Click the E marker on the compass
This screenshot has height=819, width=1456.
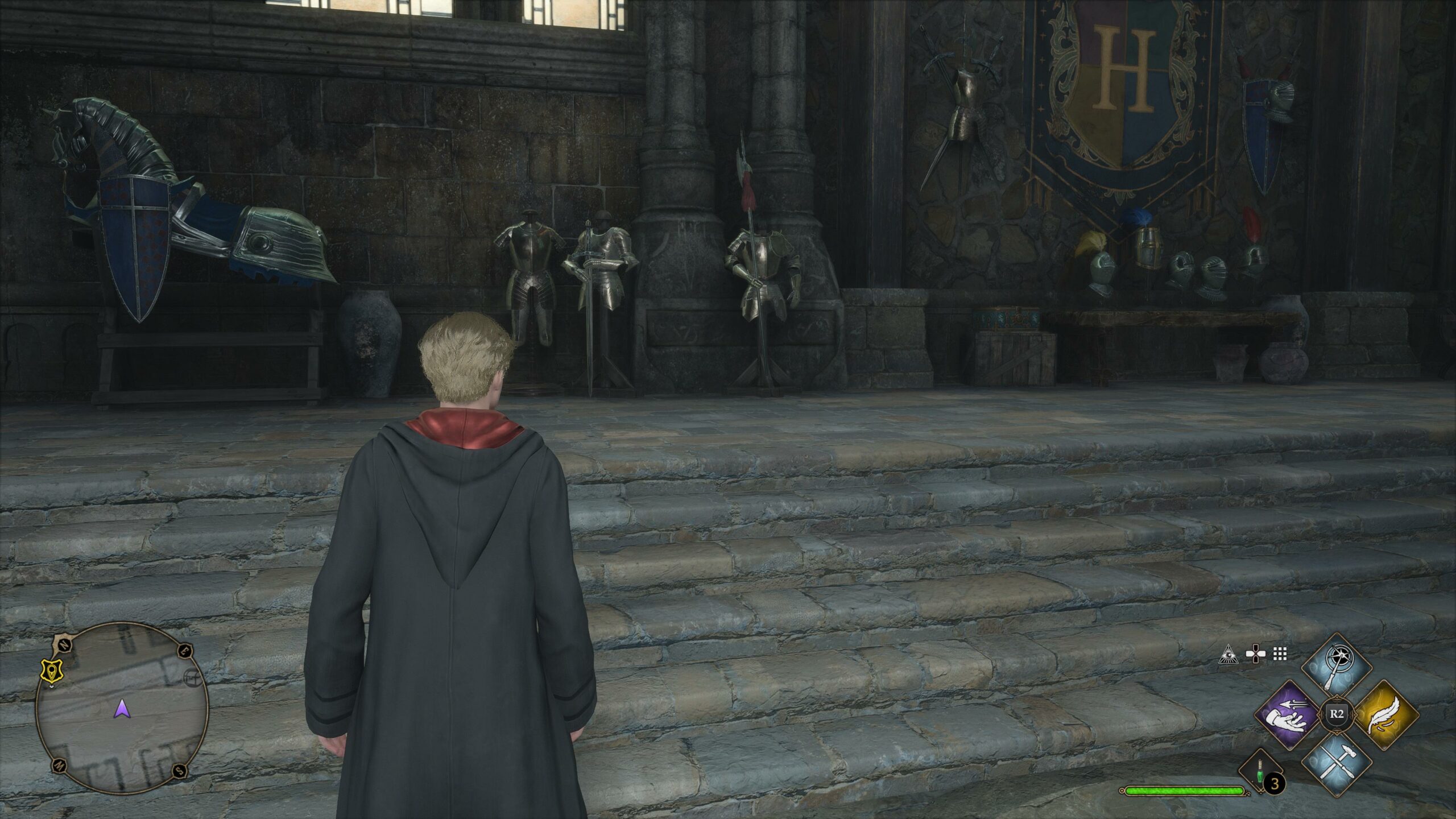(x=184, y=651)
